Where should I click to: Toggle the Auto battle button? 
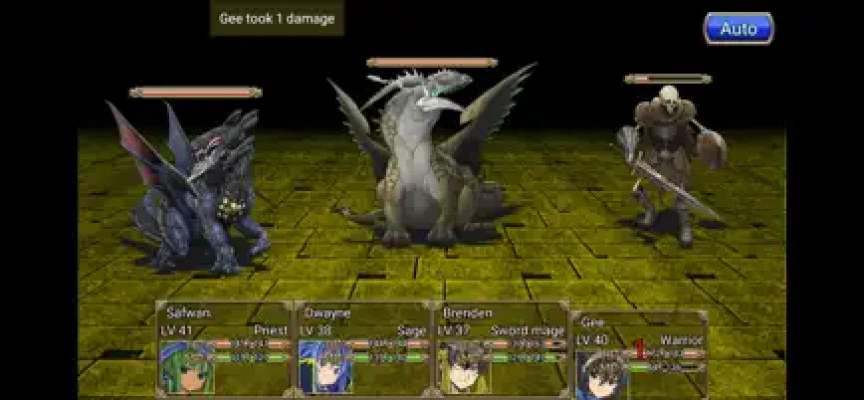pyautogui.click(x=738, y=28)
